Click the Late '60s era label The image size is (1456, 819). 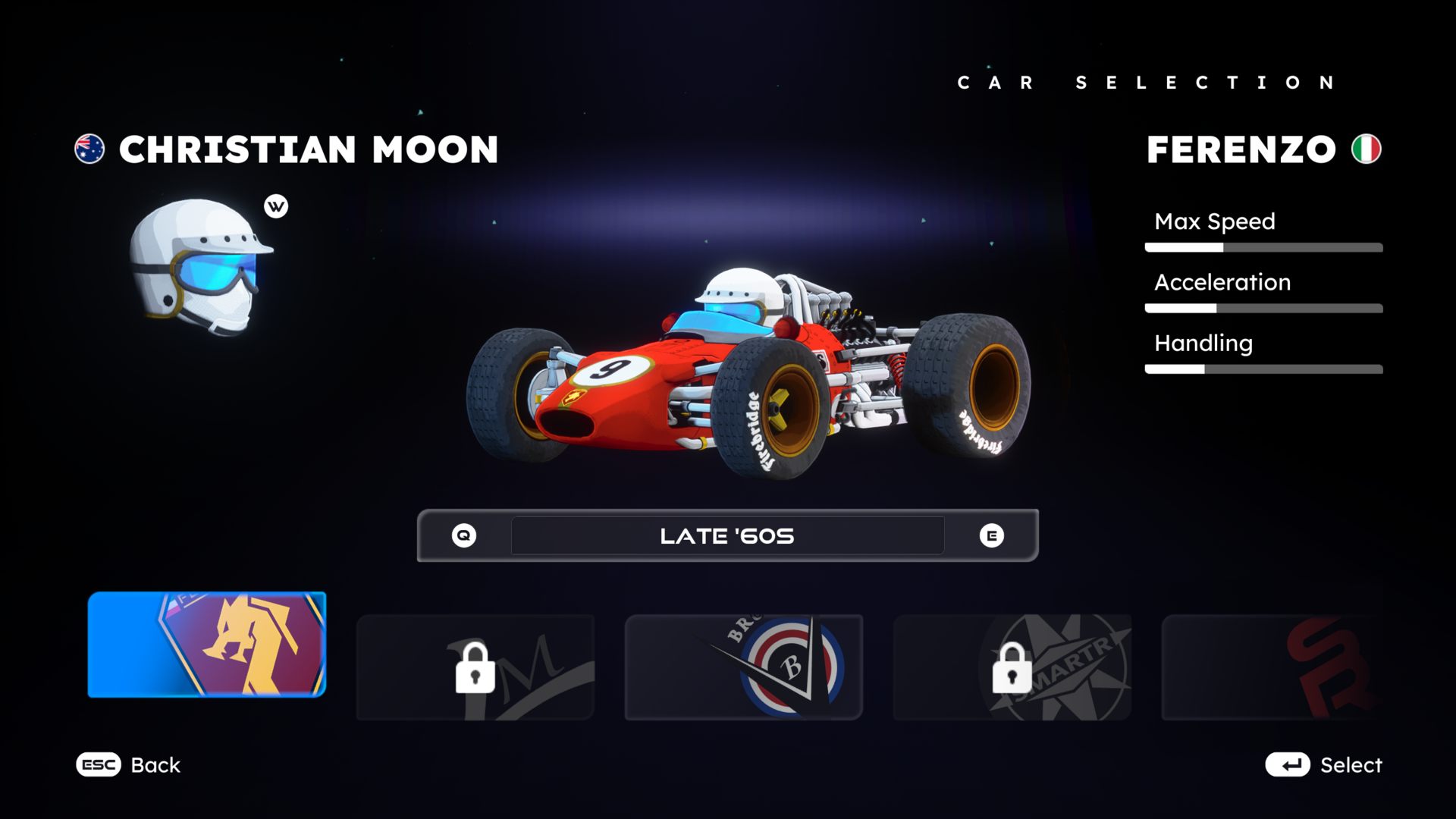[x=727, y=535]
